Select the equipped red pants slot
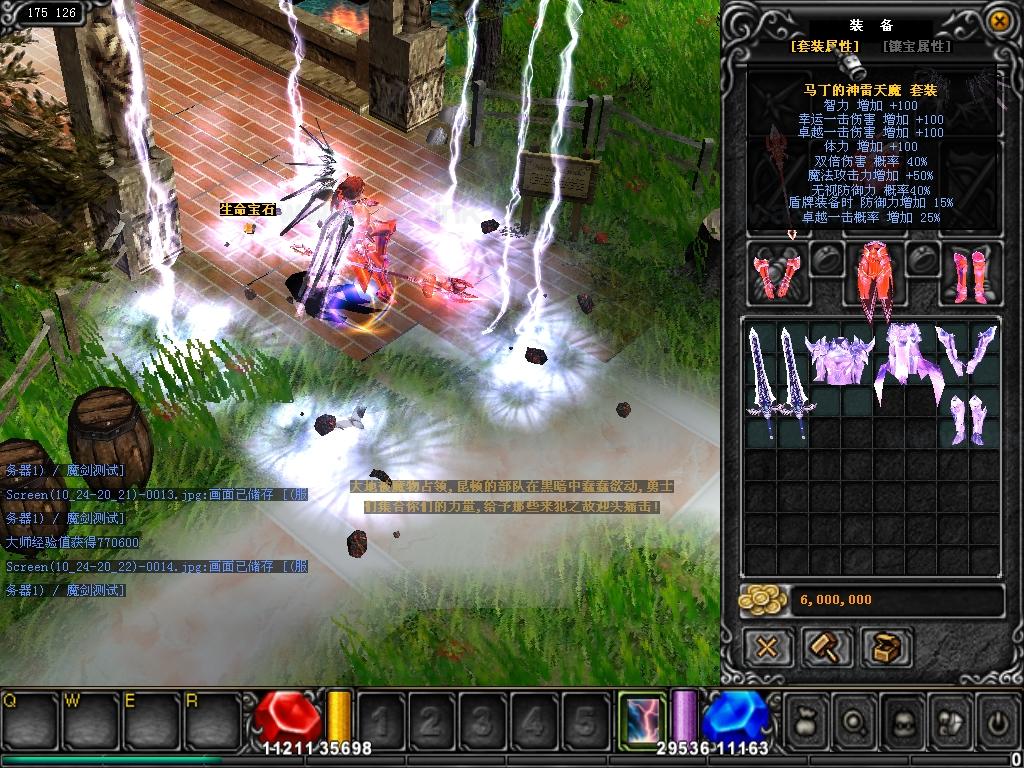The image size is (1024, 768). 875,275
